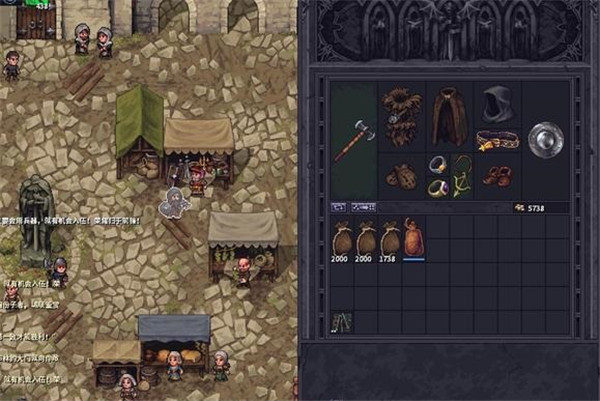The image size is (600, 401).
Task: Click the gold-studded belt slot
Action: point(495,139)
